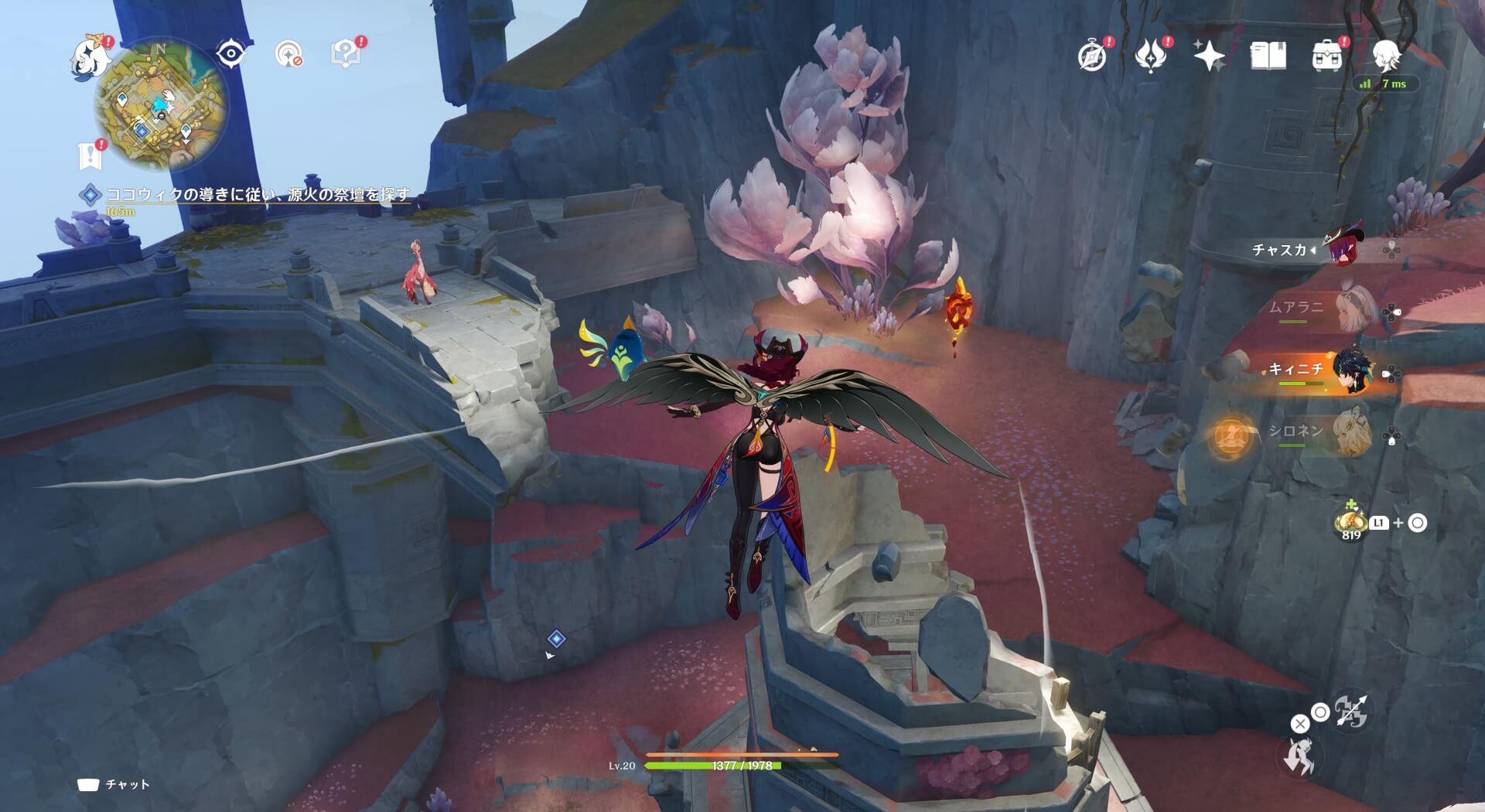Use the quick food item showing 819

coord(1350,523)
